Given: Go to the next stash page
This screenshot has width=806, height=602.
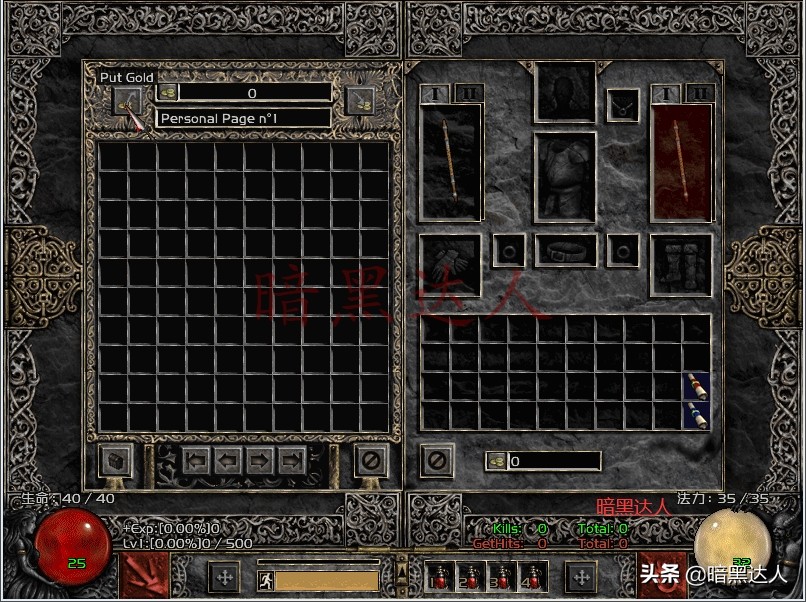Looking at the screenshot, I should (260, 461).
